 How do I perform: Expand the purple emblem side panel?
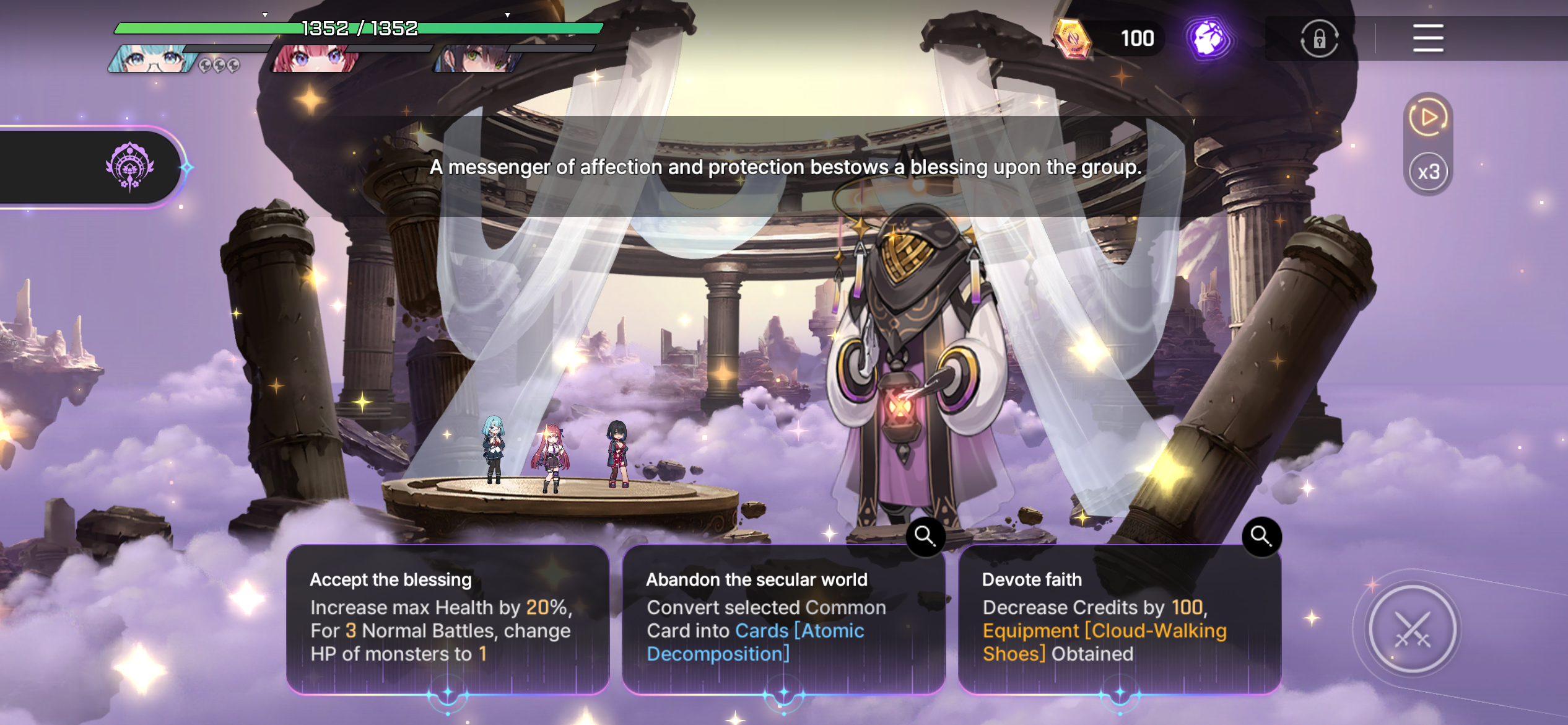click(129, 167)
